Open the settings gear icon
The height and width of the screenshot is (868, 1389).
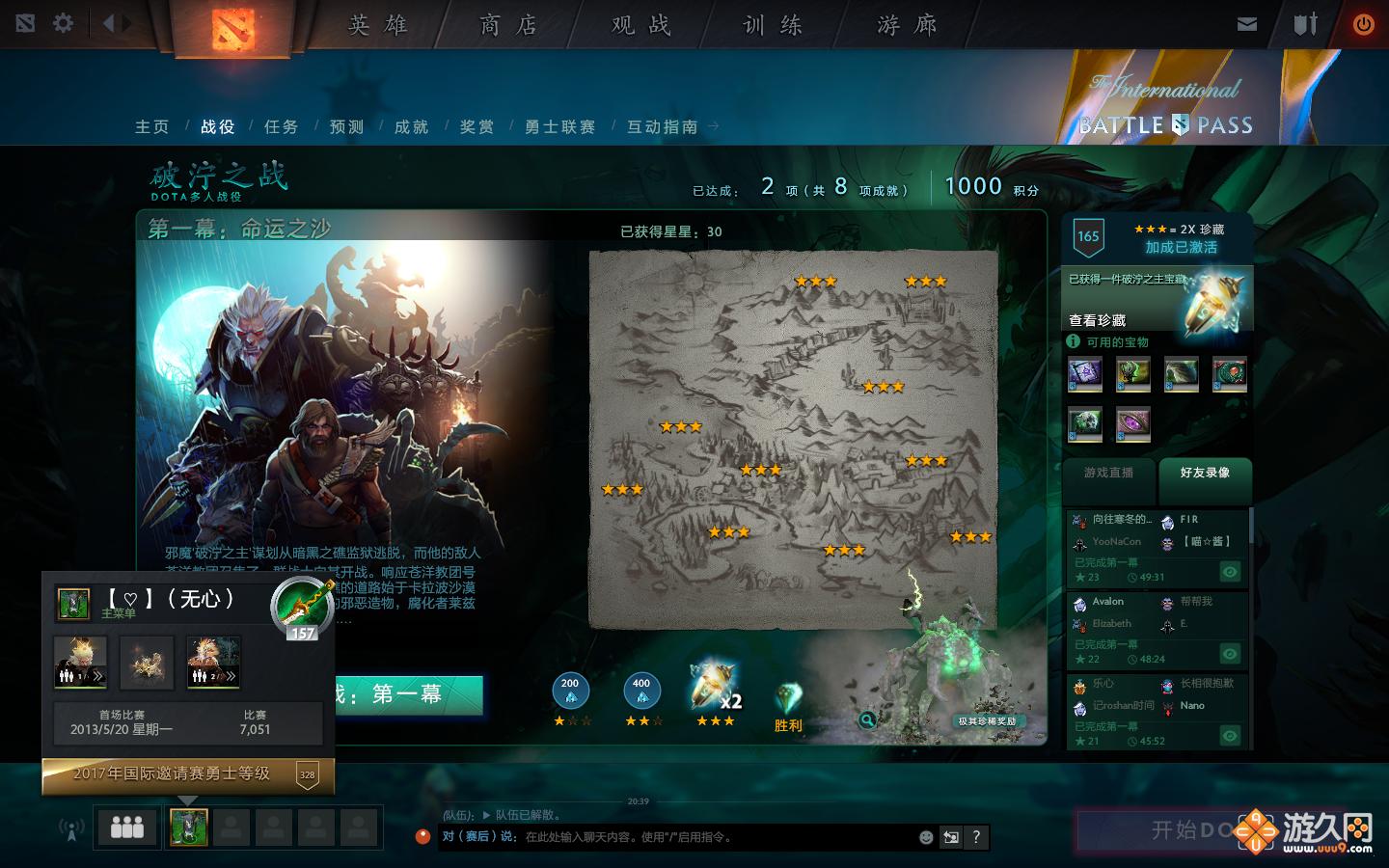(62, 23)
